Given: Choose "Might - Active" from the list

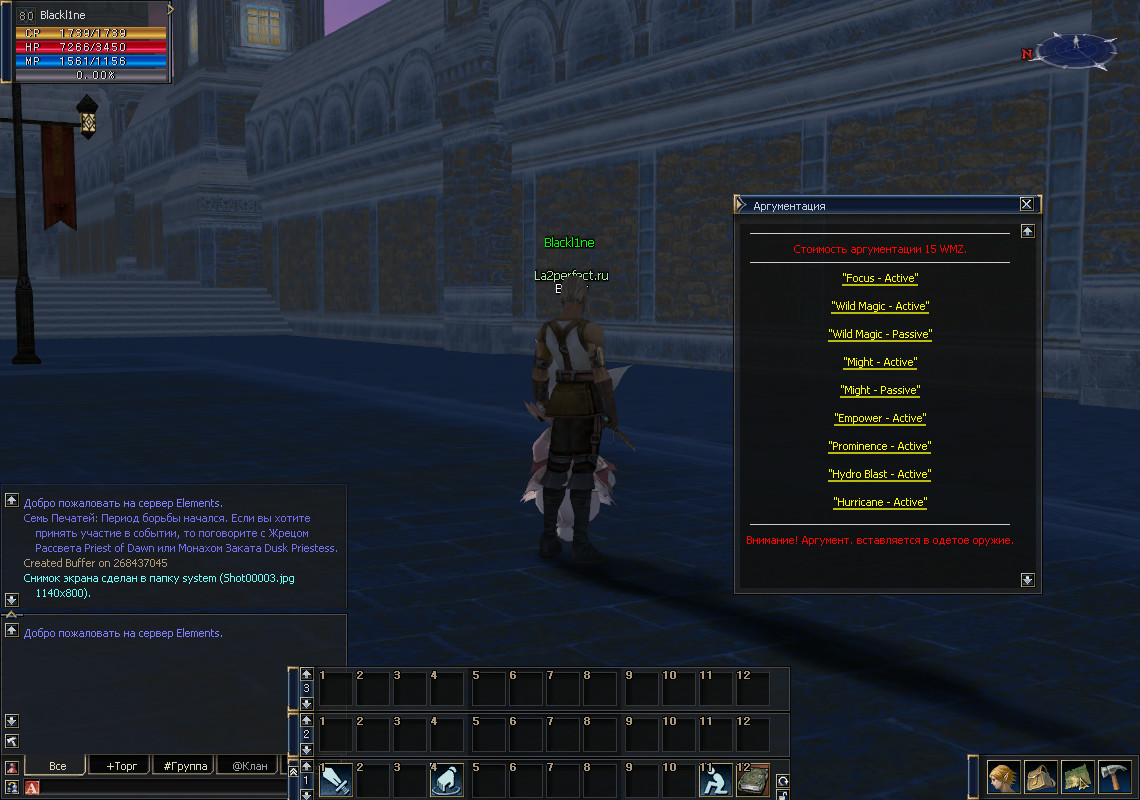Looking at the screenshot, I should coord(880,362).
